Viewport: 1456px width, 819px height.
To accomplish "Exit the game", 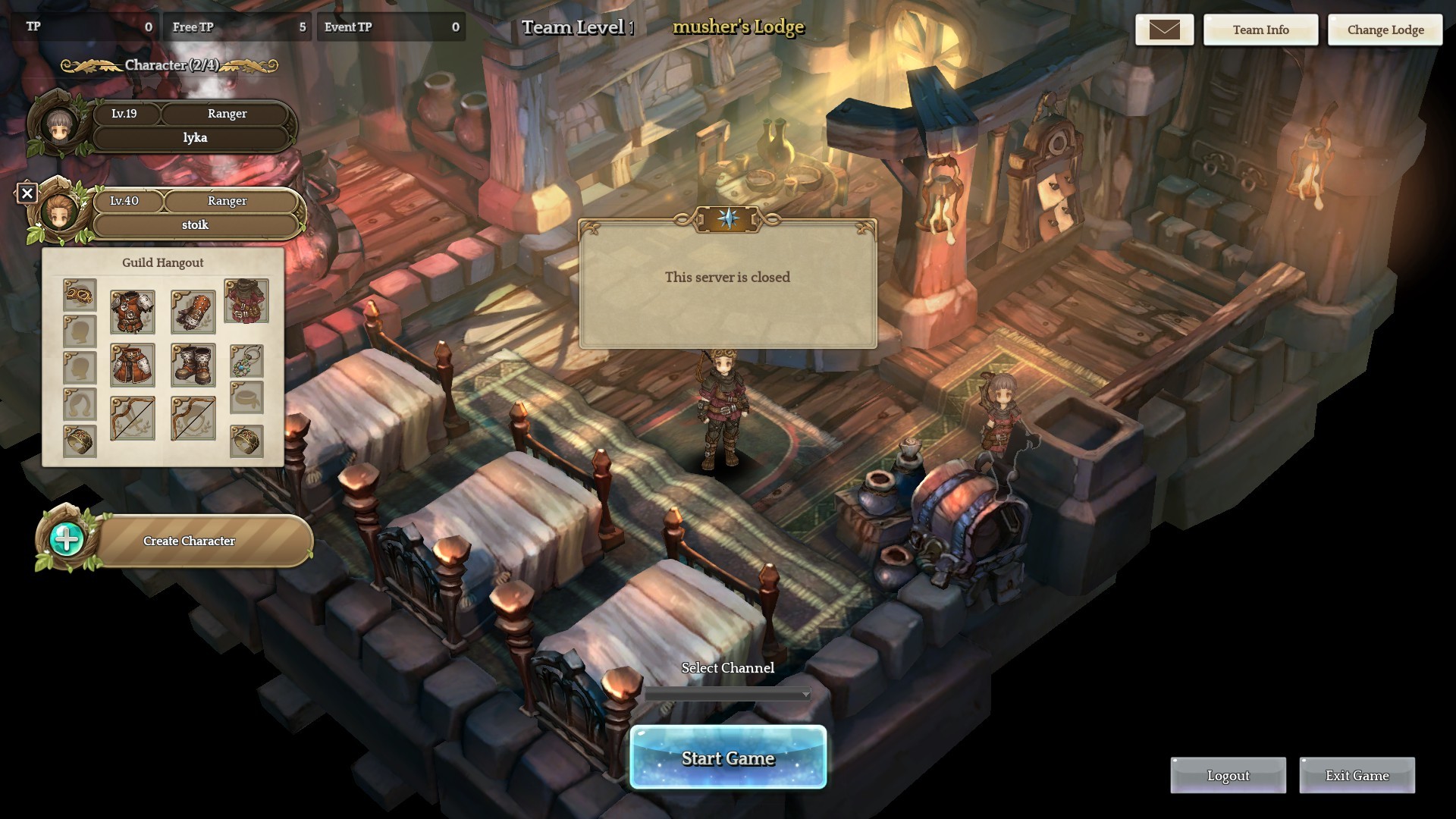I will (x=1357, y=775).
